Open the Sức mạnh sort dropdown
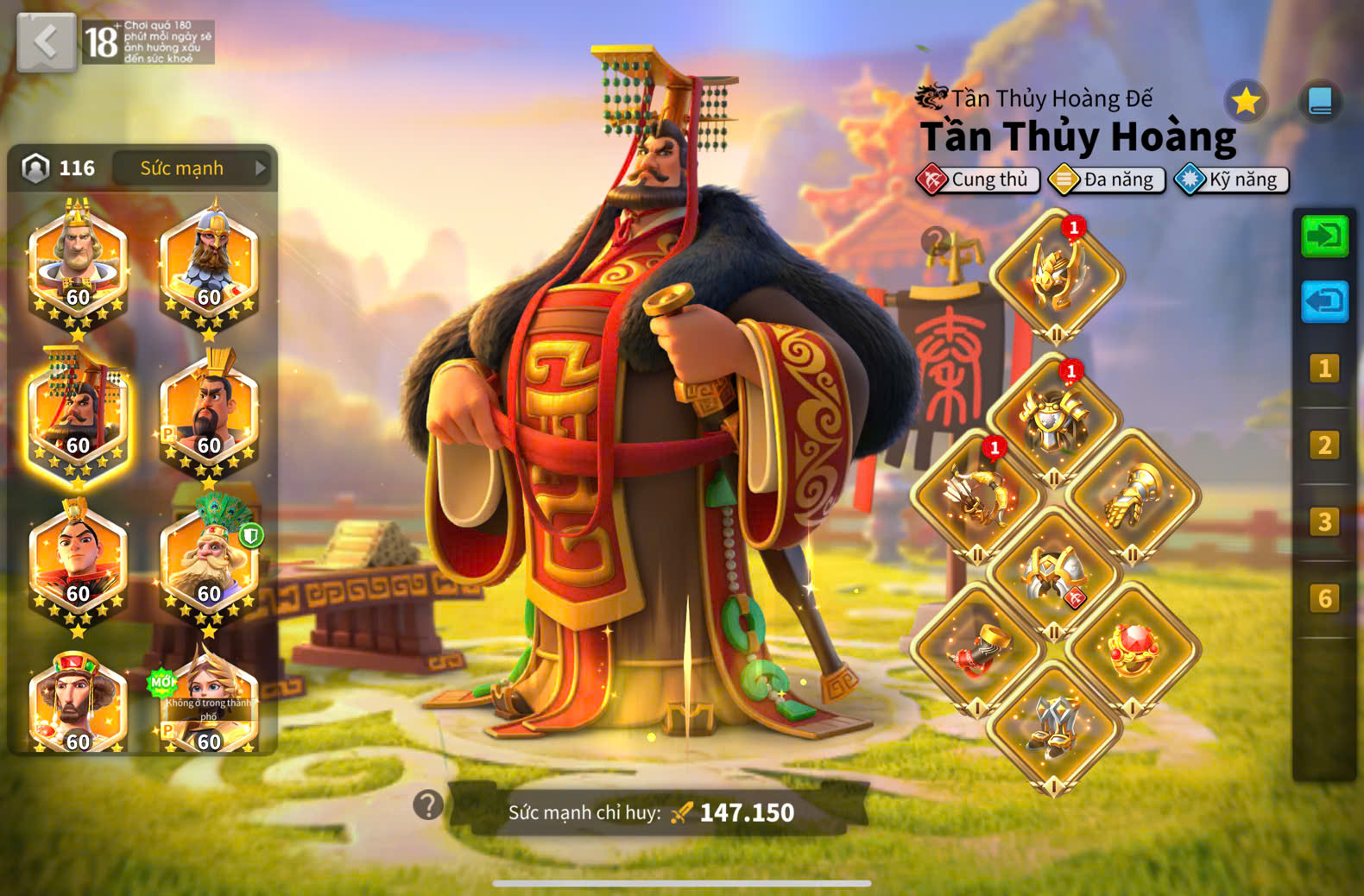This screenshot has width=1364, height=896. tap(192, 167)
